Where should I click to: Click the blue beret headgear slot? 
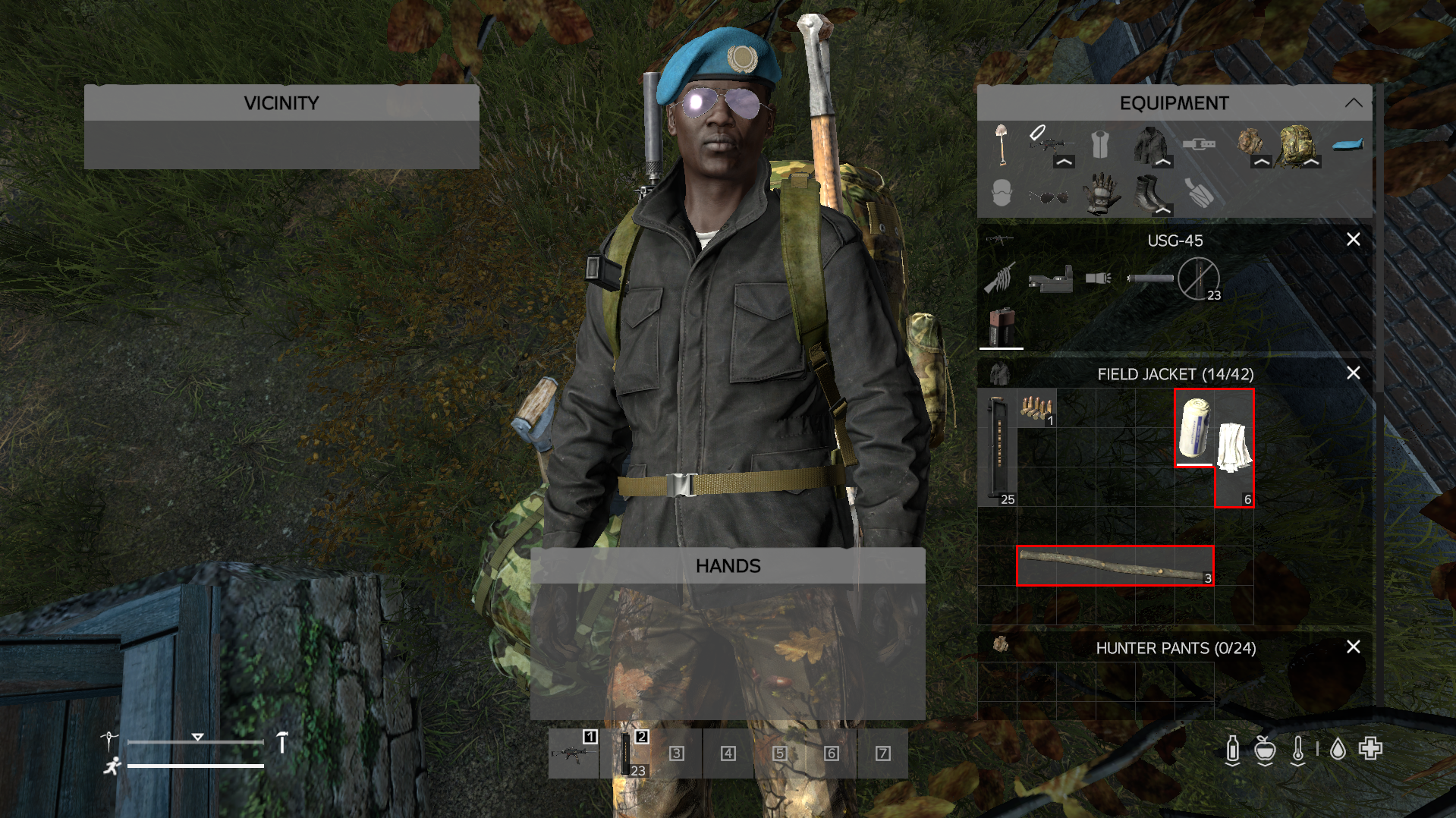point(1347,144)
